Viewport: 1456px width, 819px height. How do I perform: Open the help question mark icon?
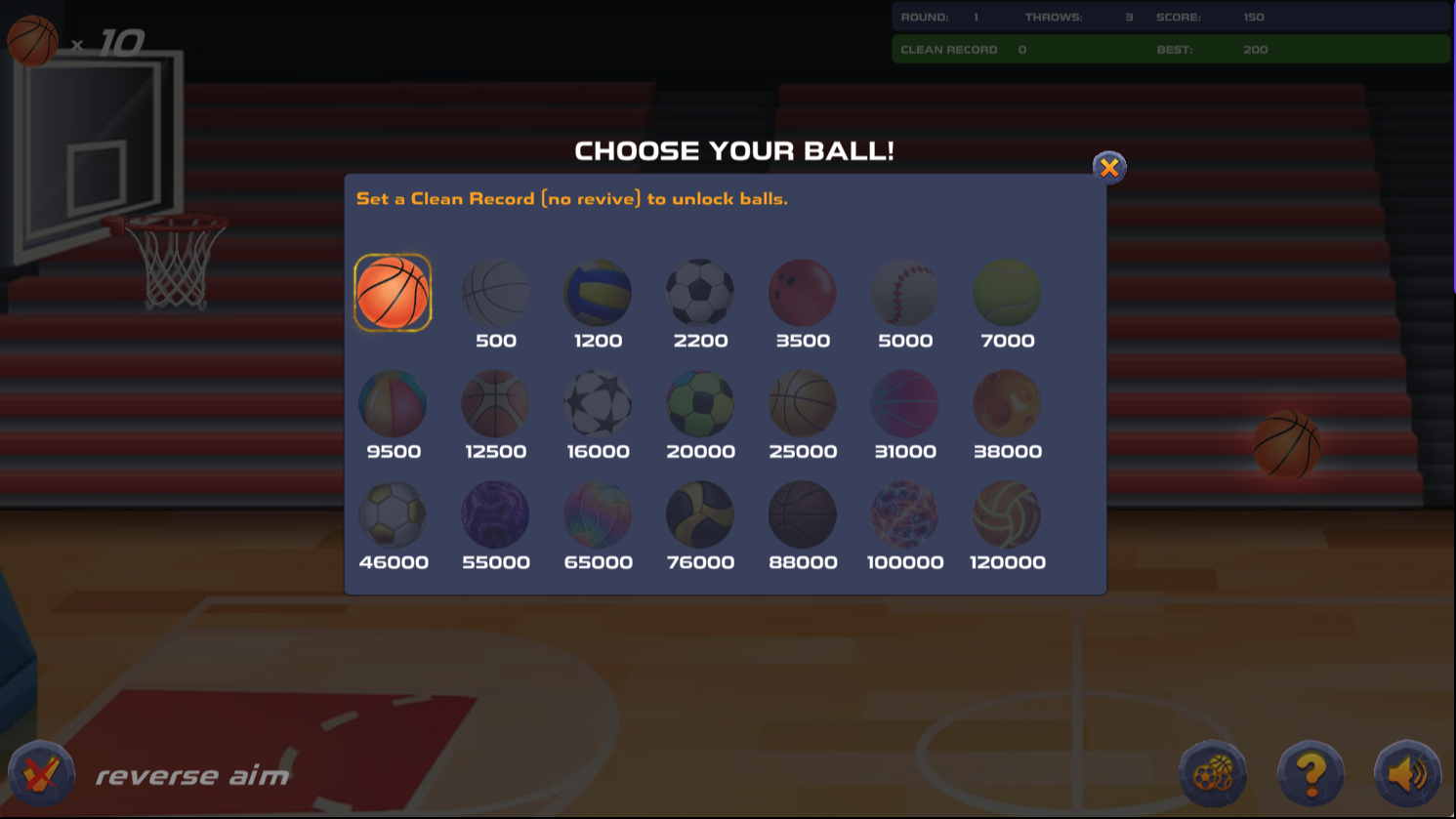[x=1310, y=772]
